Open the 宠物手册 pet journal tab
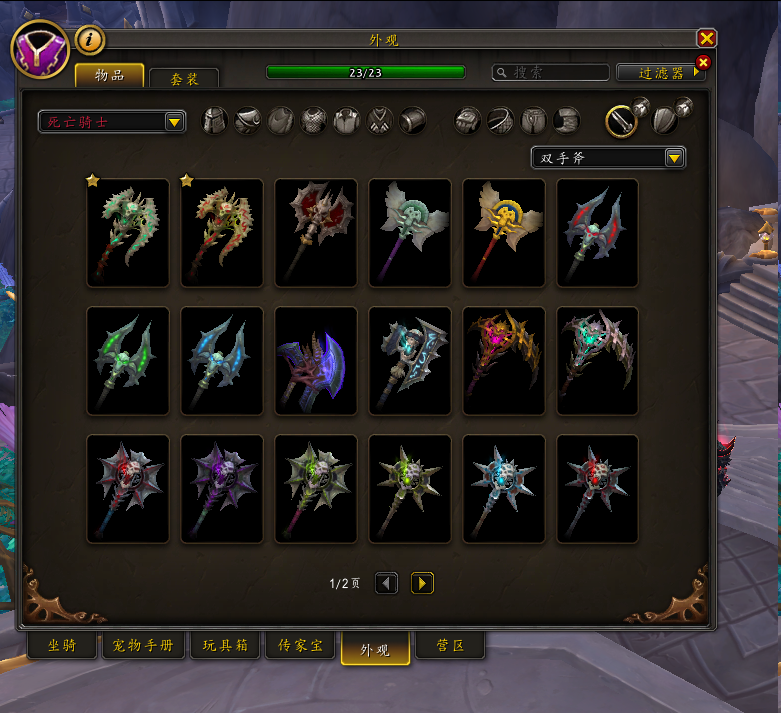 coord(143,646)
